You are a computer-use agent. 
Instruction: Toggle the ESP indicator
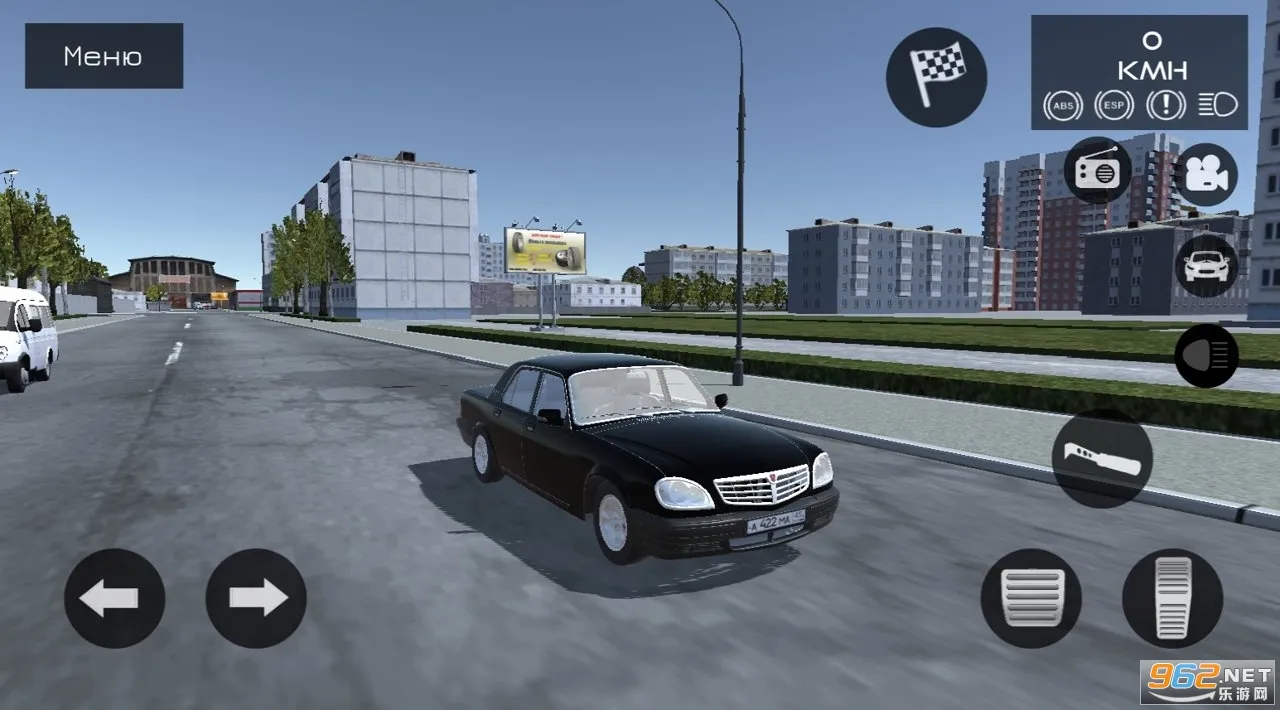click(x=1114, y=105)
